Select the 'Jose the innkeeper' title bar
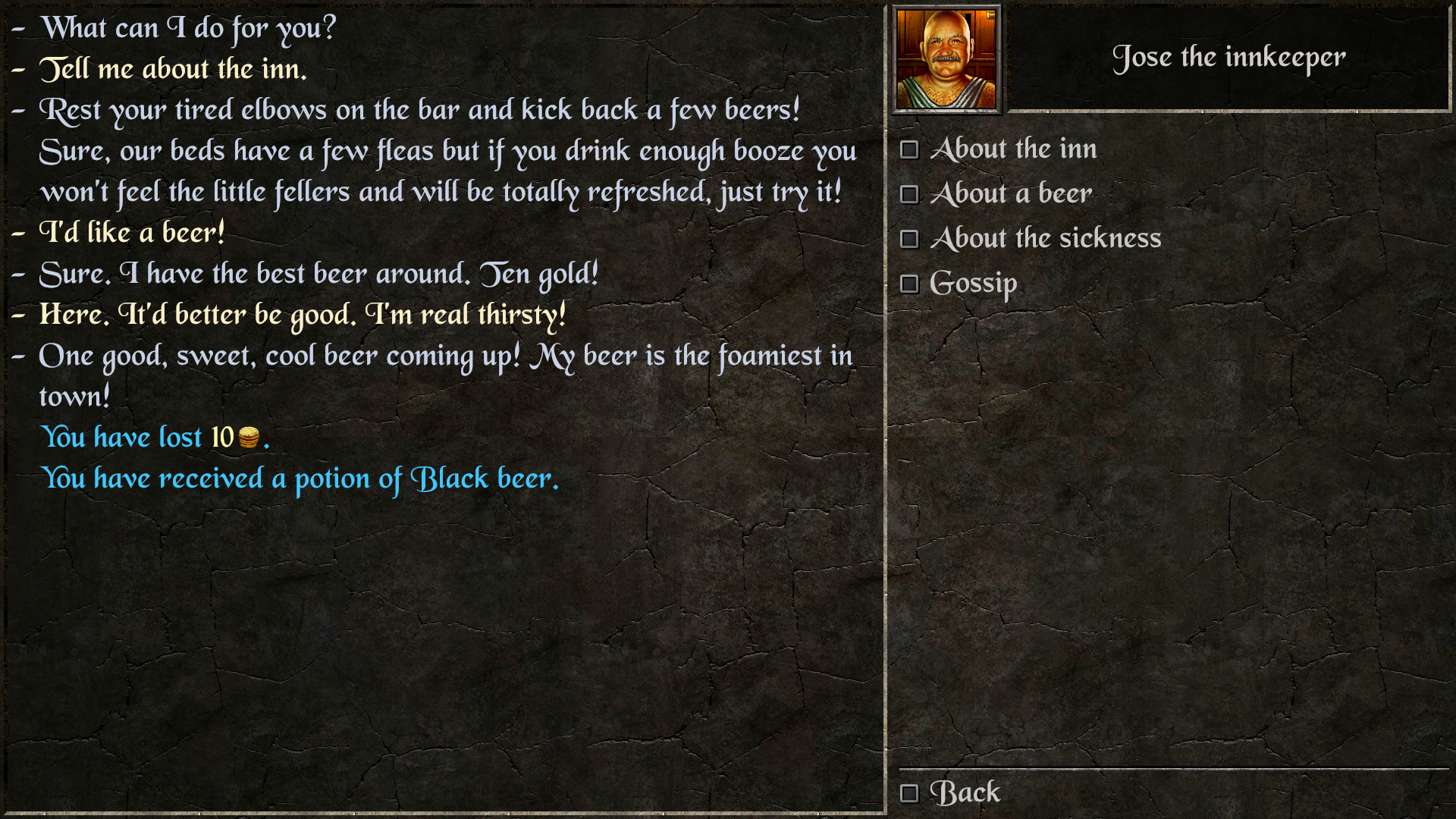This screenshot has width=1456, height=819. (x=1230, y=57)
